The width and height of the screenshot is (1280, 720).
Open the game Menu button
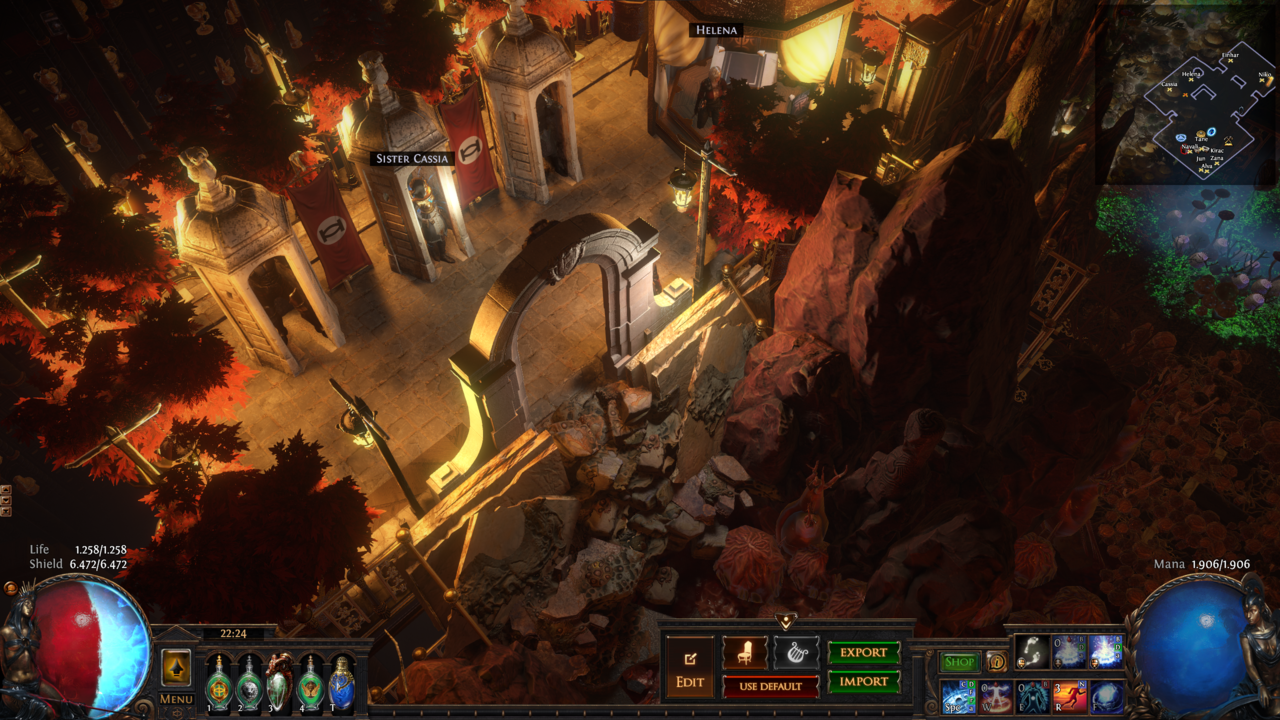click(176, 699)
